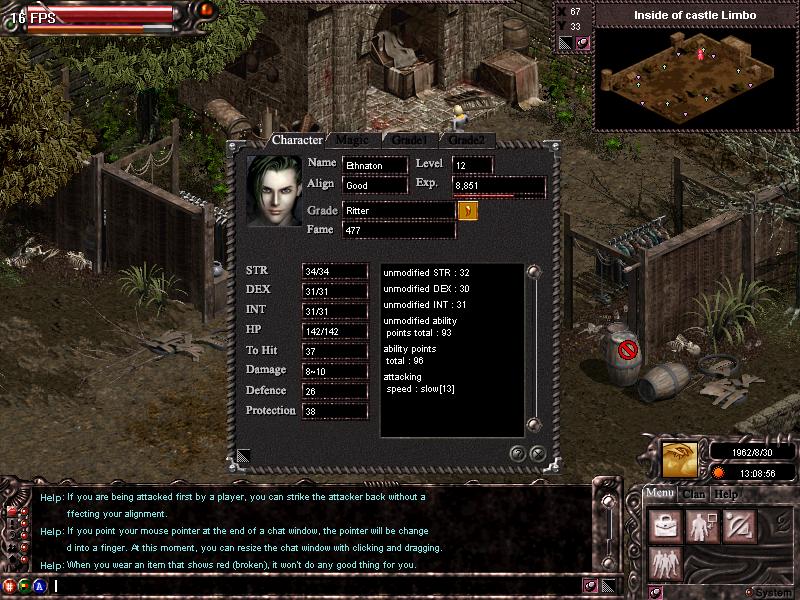This screenshot has height=600, width=800.
Task: Click the orange icon beside Grade Ritter
Action: 467,211
